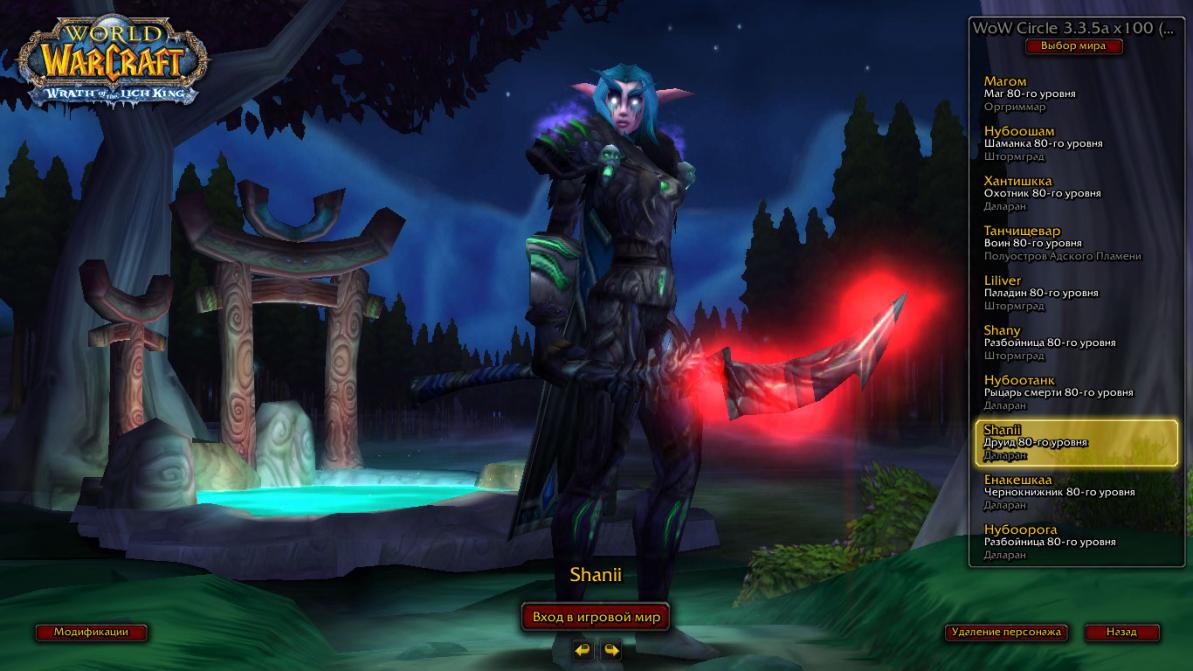
Task: Select paladin character Liliver
Action: tap(1075, 293)
